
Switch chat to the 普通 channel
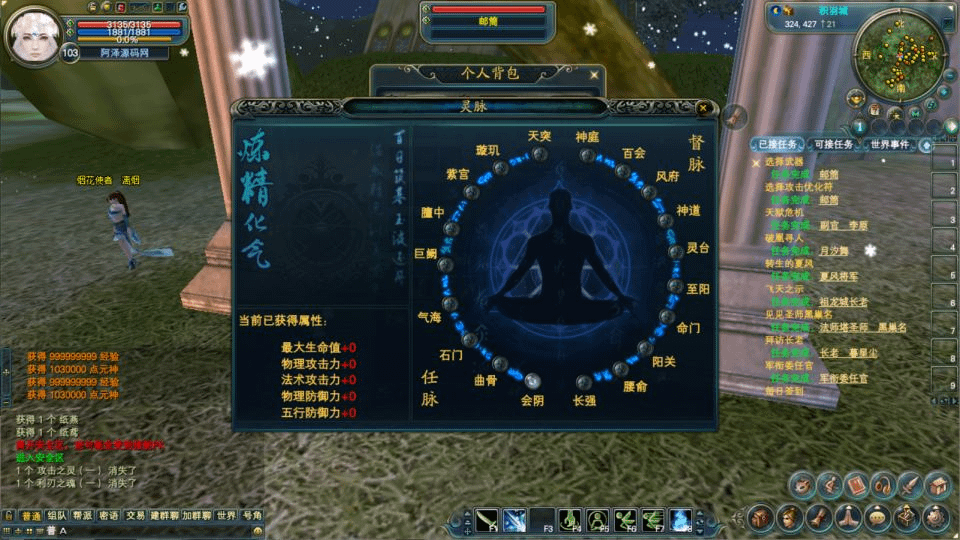[32, 516]
